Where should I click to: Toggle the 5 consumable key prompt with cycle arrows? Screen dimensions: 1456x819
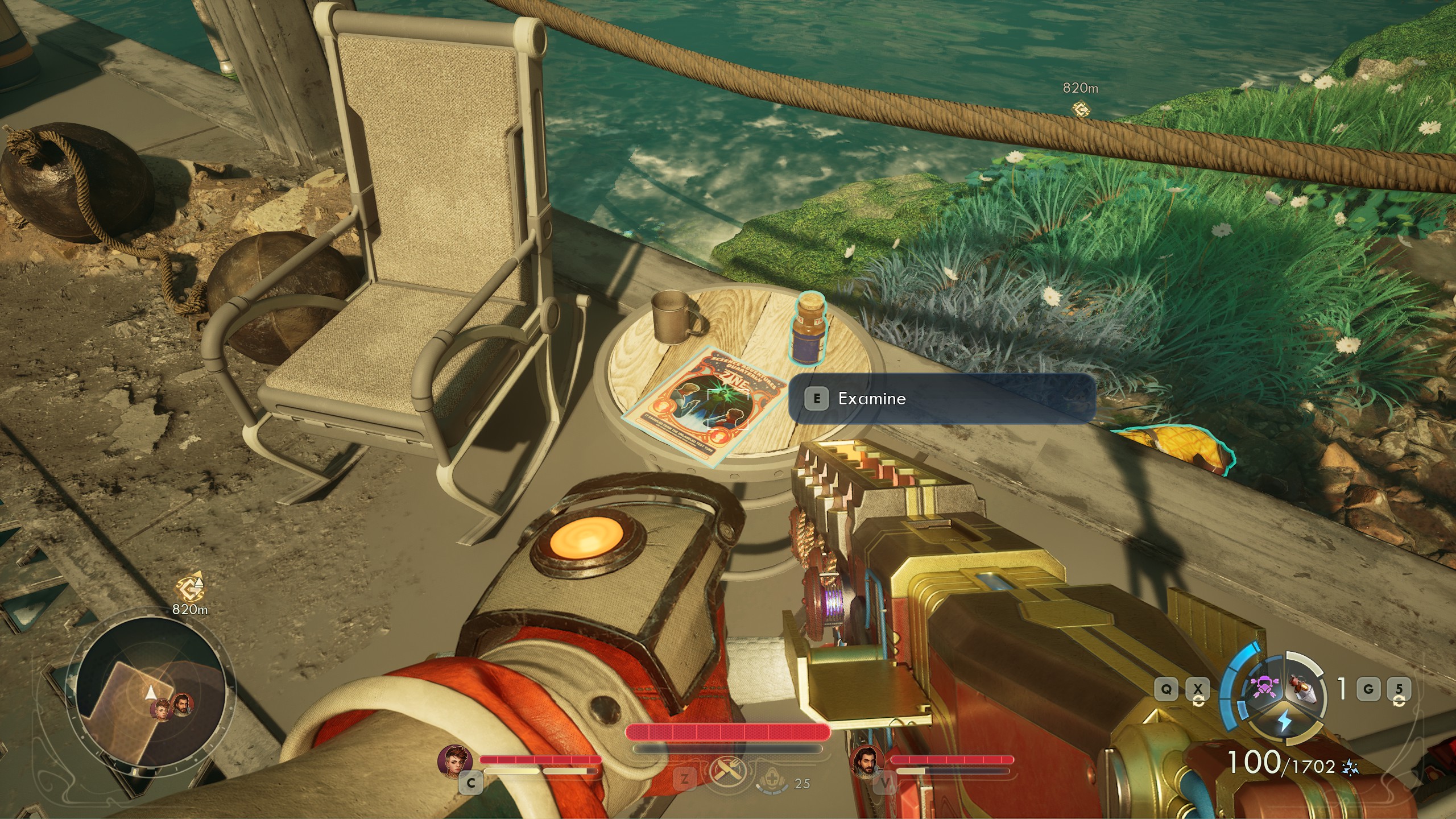tap(1399, 689)
